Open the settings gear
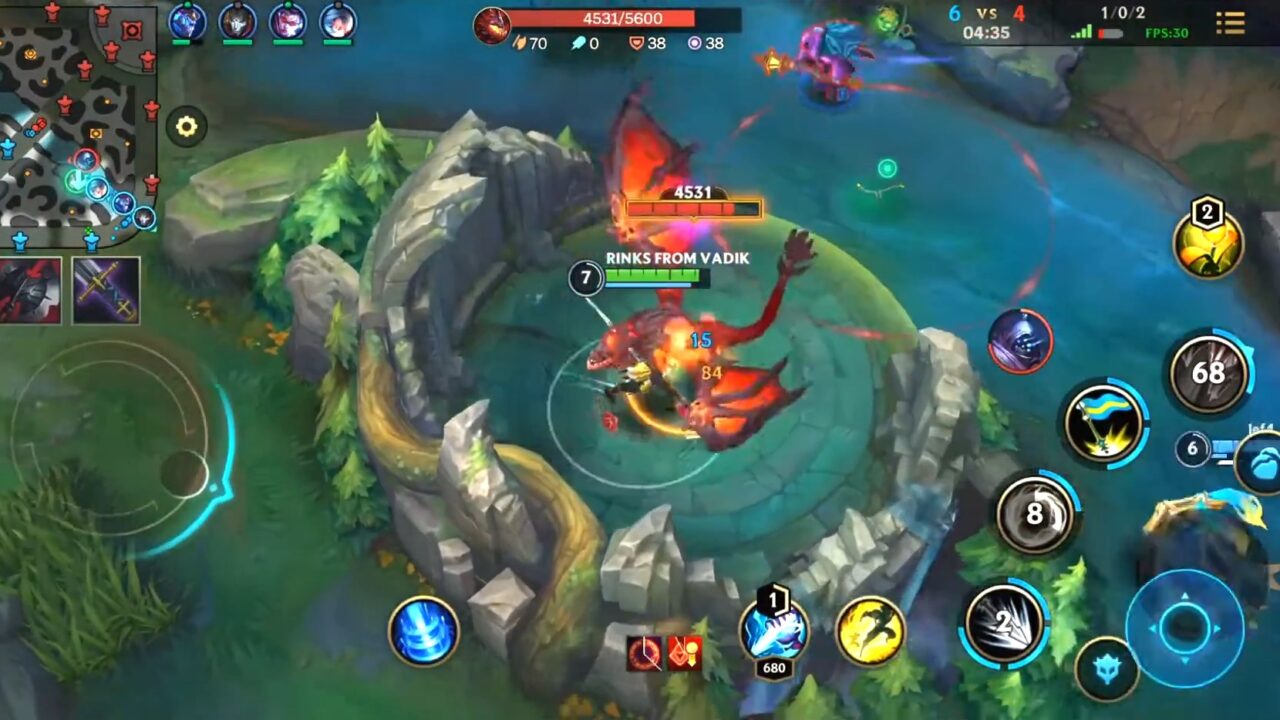The height and width of the screenshot is (720, 1280). [x=185, y=127]
